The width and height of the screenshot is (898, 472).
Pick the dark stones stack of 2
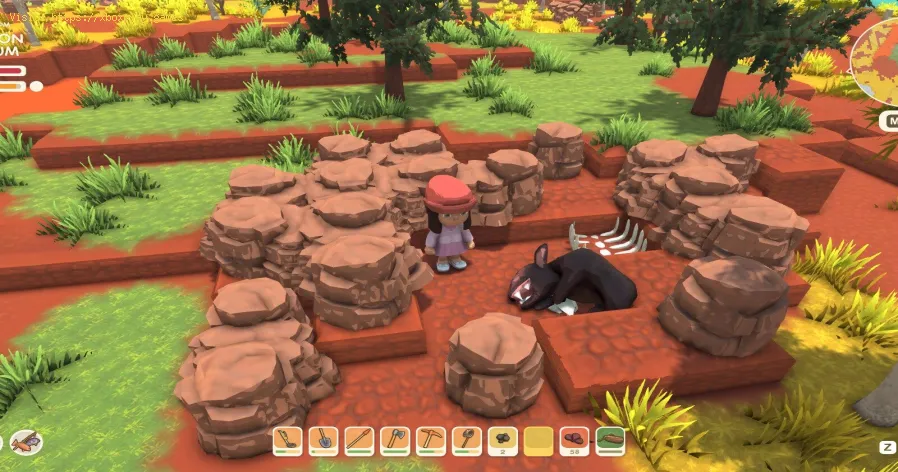[x=503, y=440]
